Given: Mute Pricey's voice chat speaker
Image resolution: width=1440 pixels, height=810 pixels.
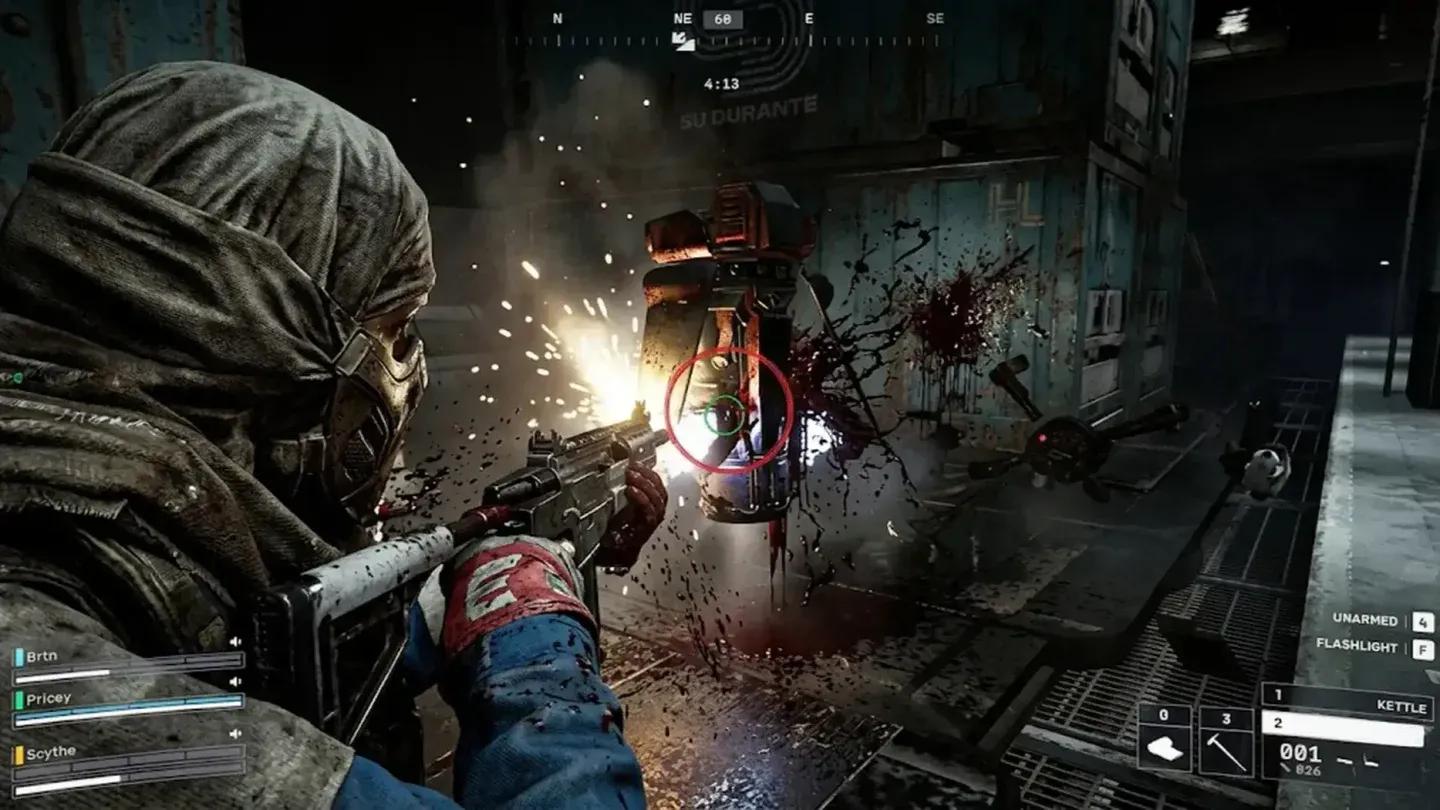Looking at the screenshot, I should [x=237, y=682].
